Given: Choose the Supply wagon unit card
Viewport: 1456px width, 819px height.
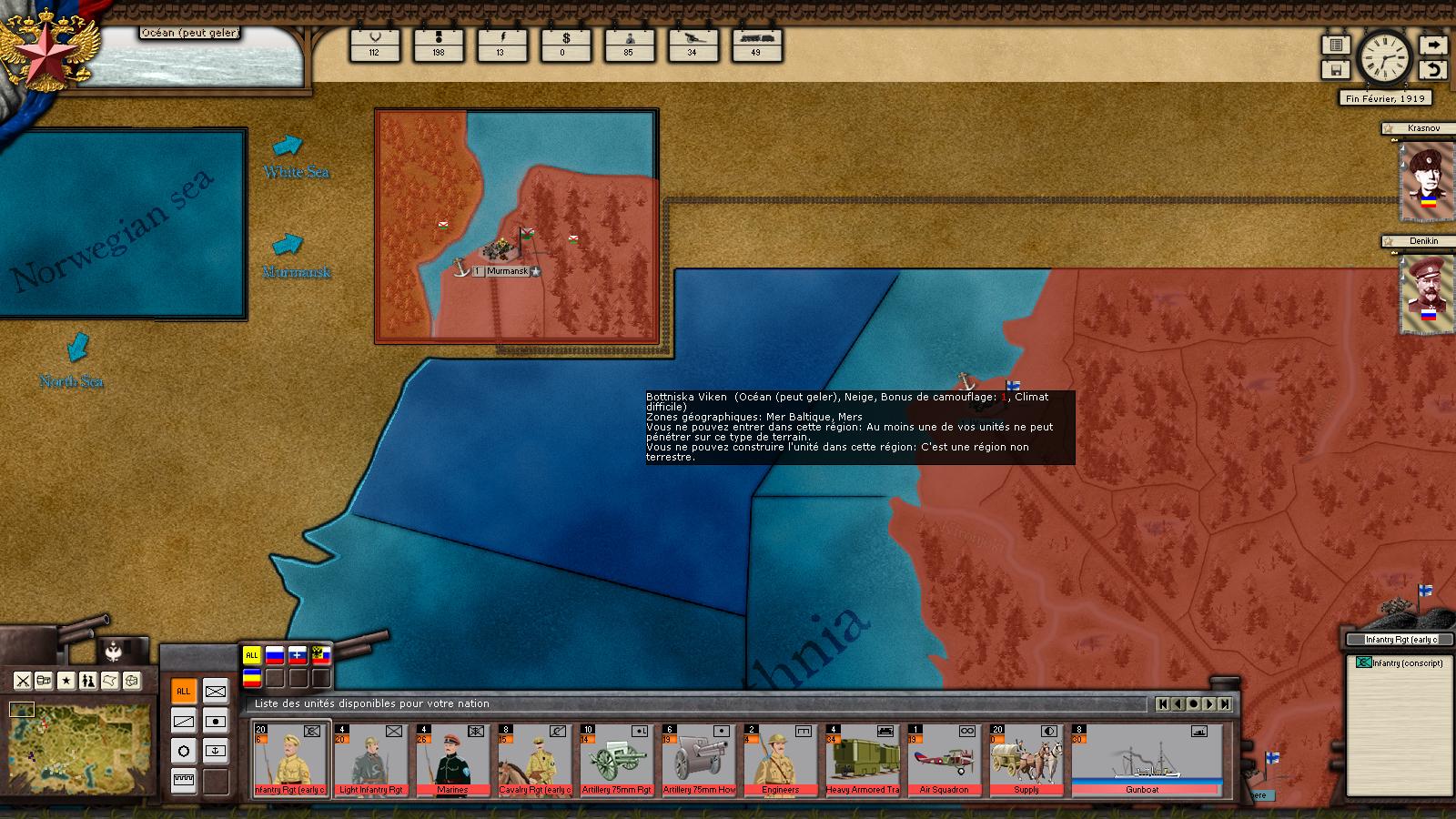Looking at the screenshot, I should (x=1026, y=761).
